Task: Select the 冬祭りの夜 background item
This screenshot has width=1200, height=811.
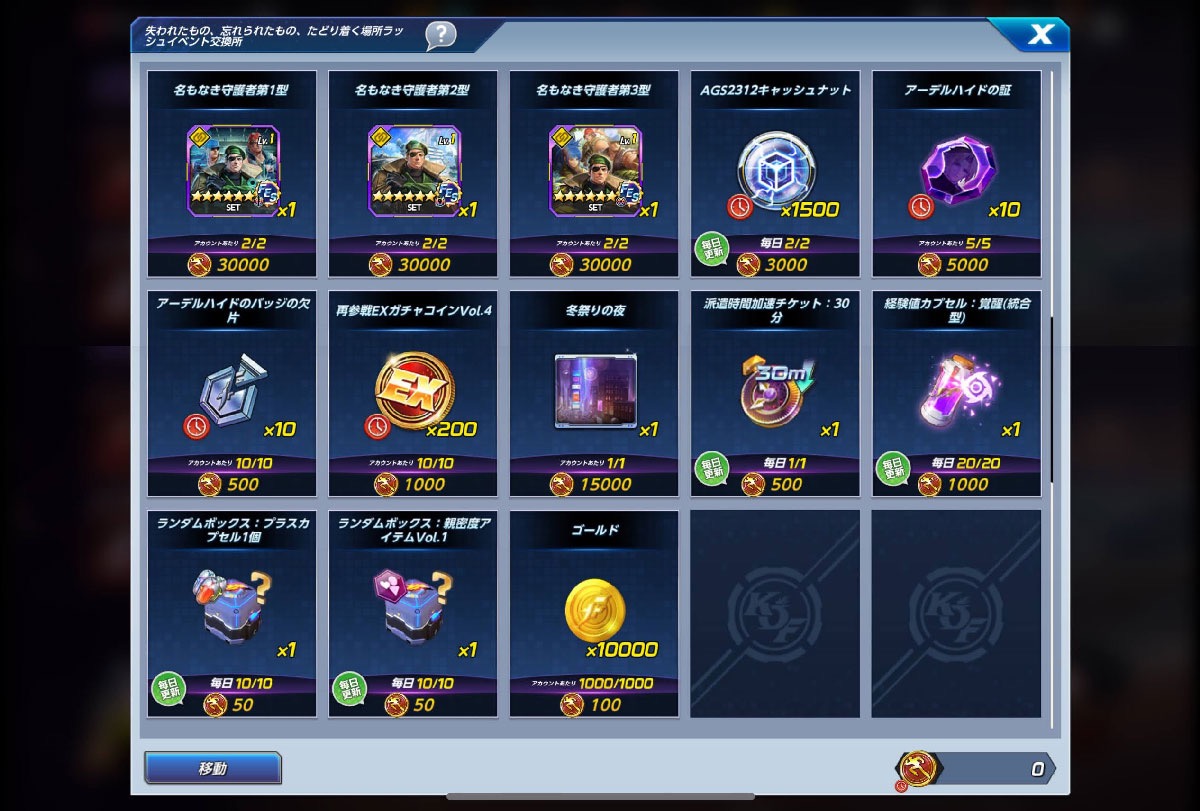Action: pyautogui.click(x=594, y=392)
